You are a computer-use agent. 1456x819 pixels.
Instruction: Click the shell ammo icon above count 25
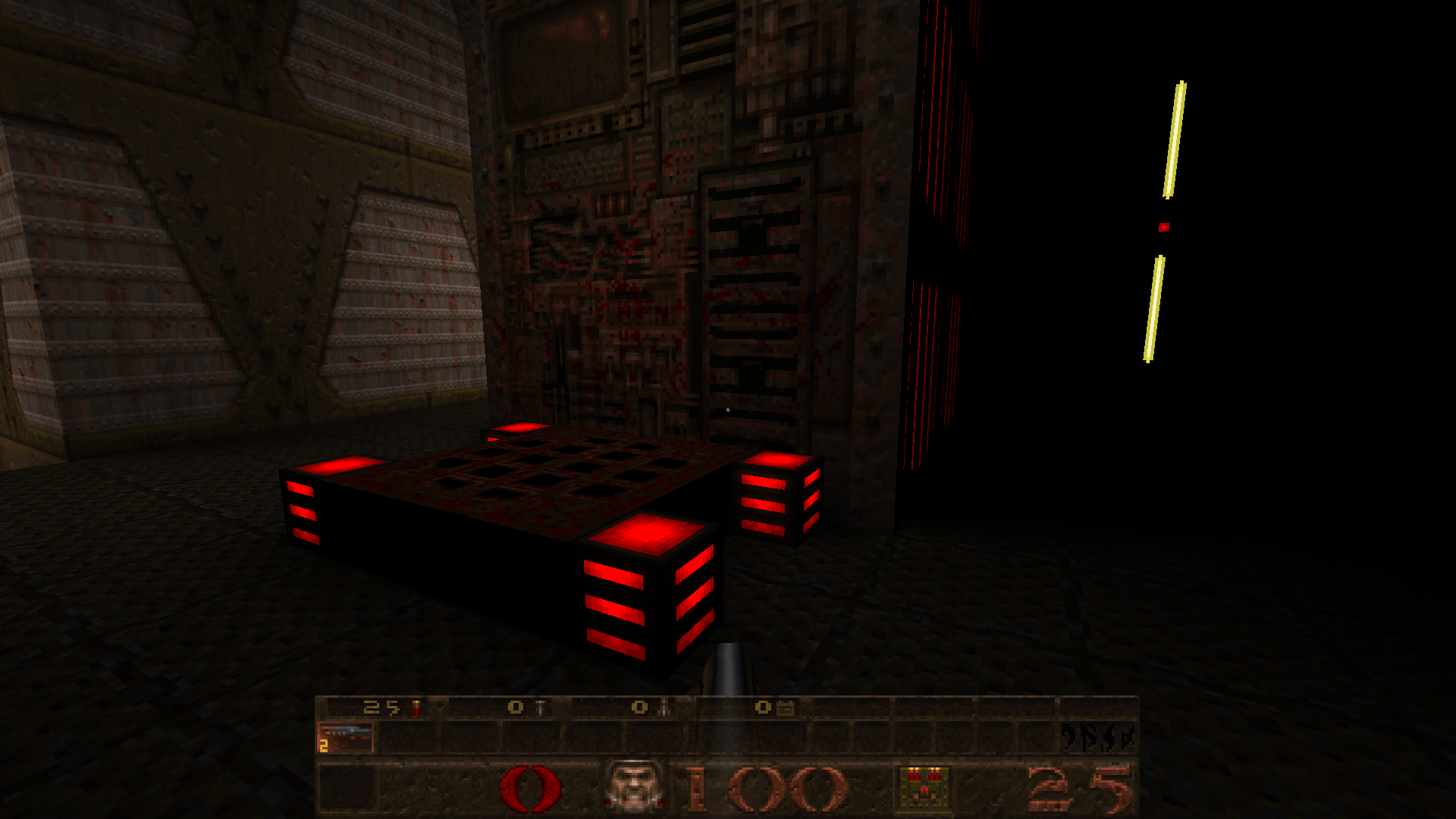coord(416,709)
